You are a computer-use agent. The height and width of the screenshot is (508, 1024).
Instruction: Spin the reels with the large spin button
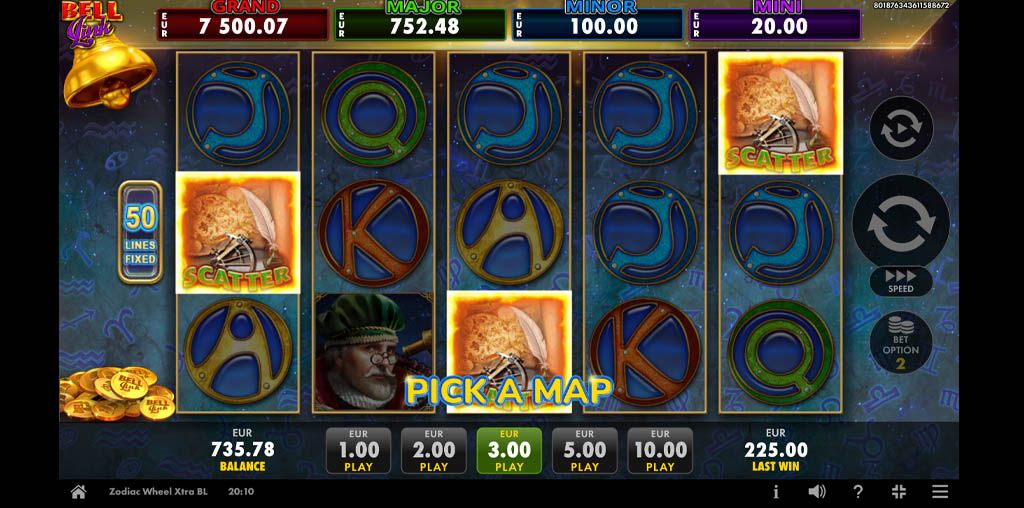click(900, 224)
